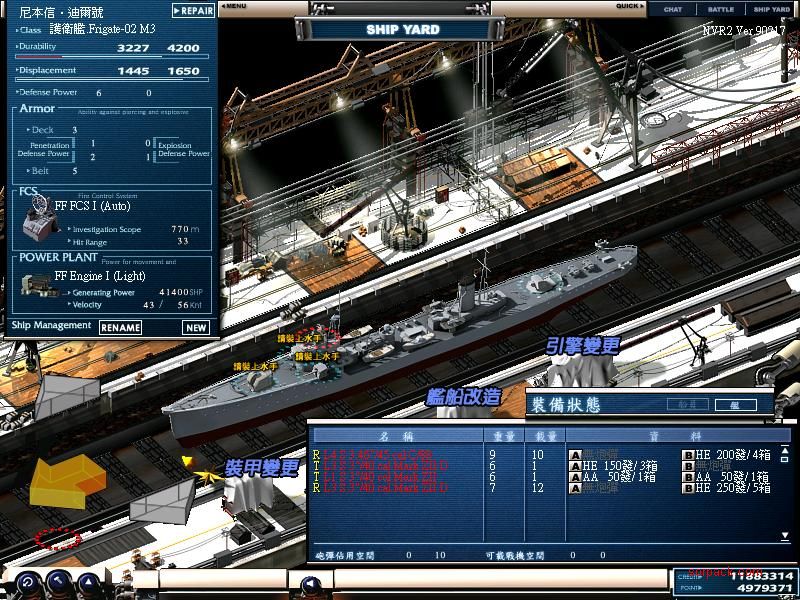Screen dimensions: 800x600
Task: Open the MENU dropdown
Action: click(x=235, y=6)
